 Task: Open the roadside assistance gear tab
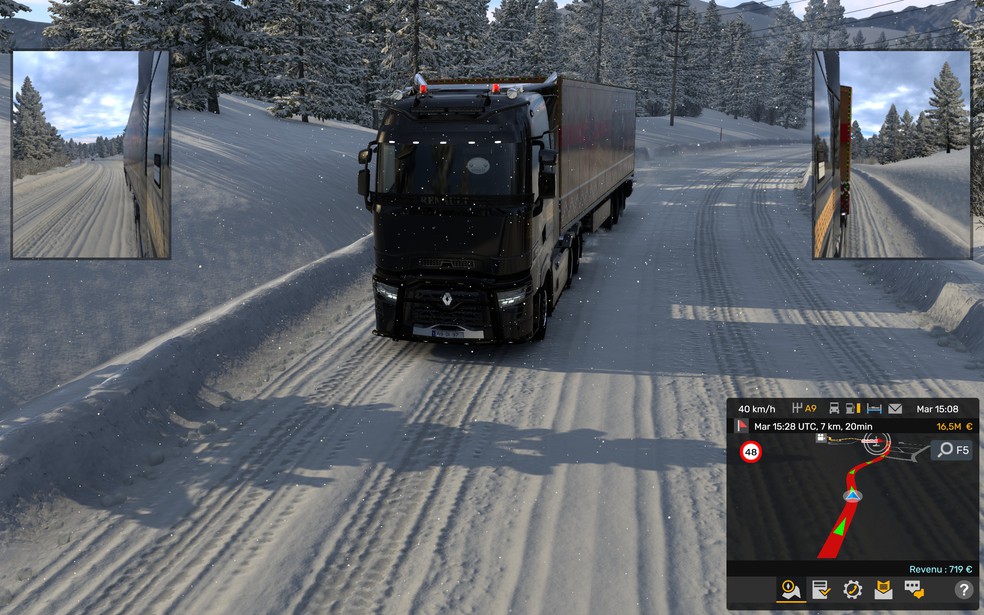tap(852, 589)
